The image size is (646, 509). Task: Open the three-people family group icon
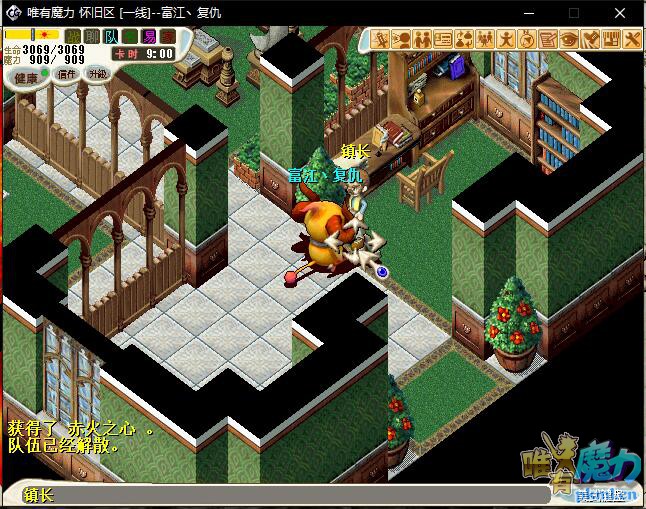coord(485,40)
